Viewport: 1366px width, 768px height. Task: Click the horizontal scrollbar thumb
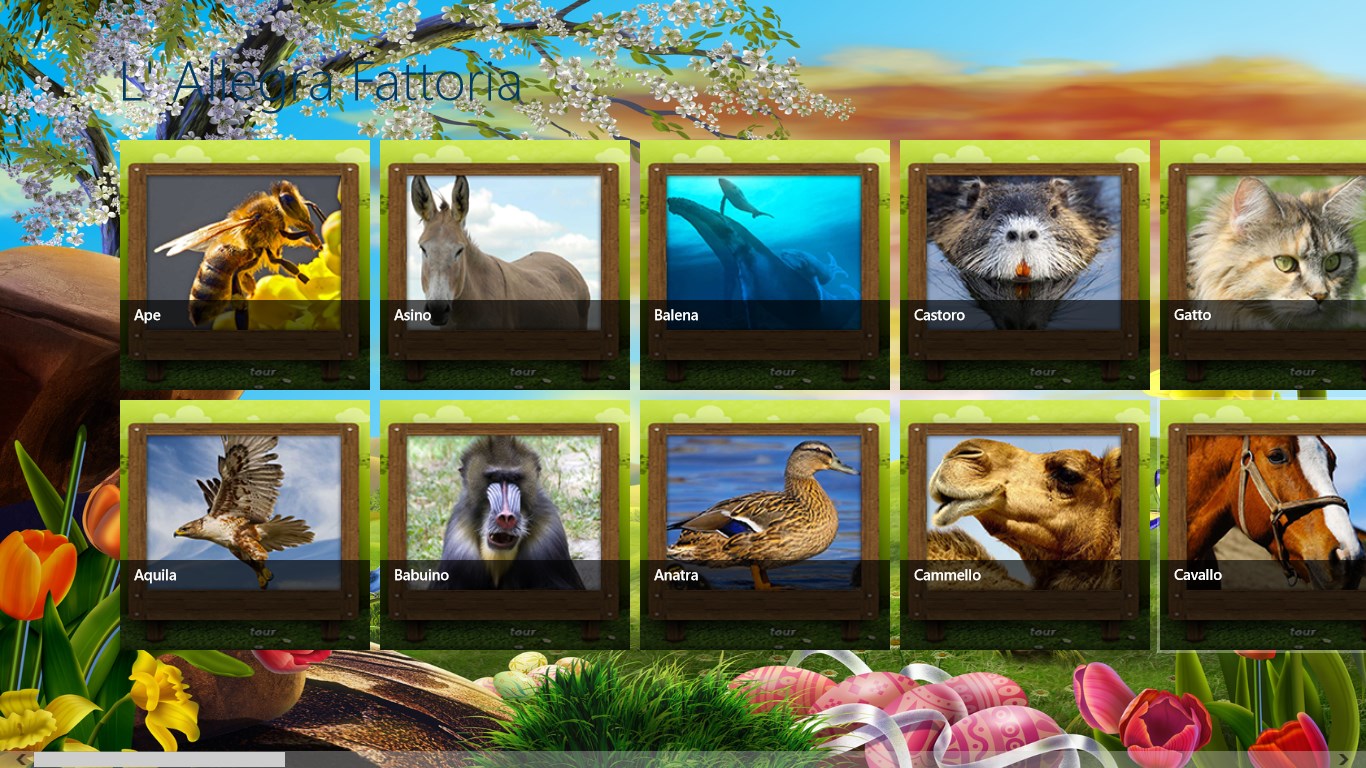(x=160, y=760)
